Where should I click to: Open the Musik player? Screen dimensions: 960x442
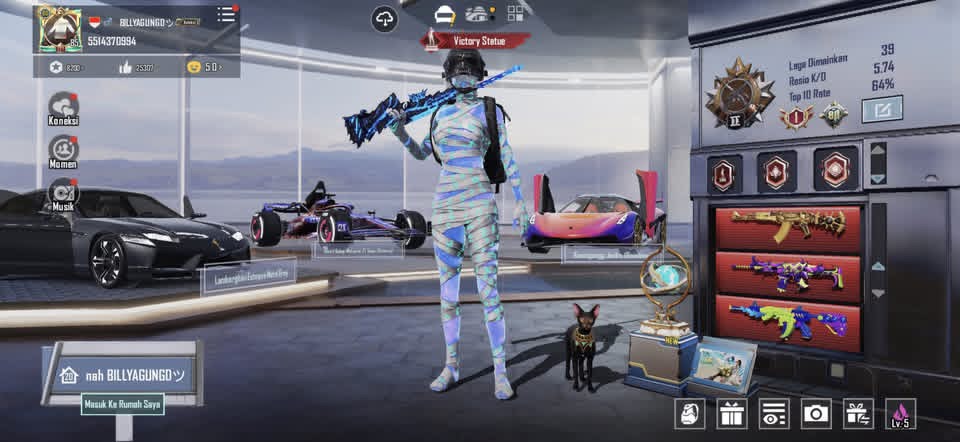tap(63, 192)
